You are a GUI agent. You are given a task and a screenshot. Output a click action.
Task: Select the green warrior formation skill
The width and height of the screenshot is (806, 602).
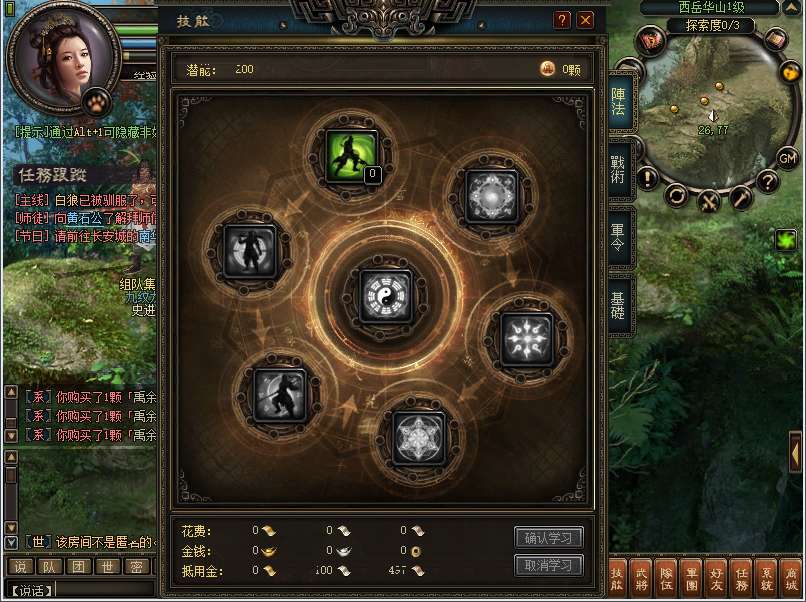(352, 157)
